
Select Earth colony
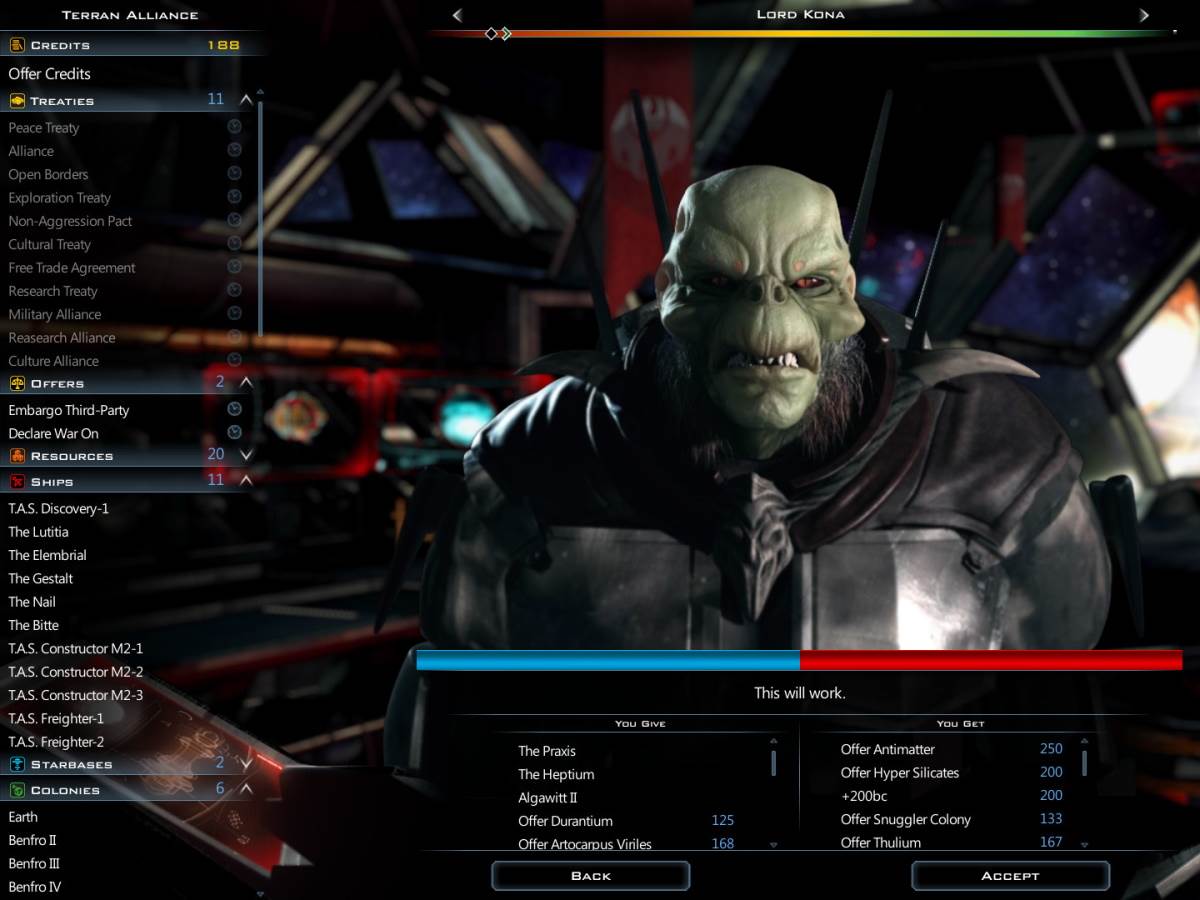point(23,817)
